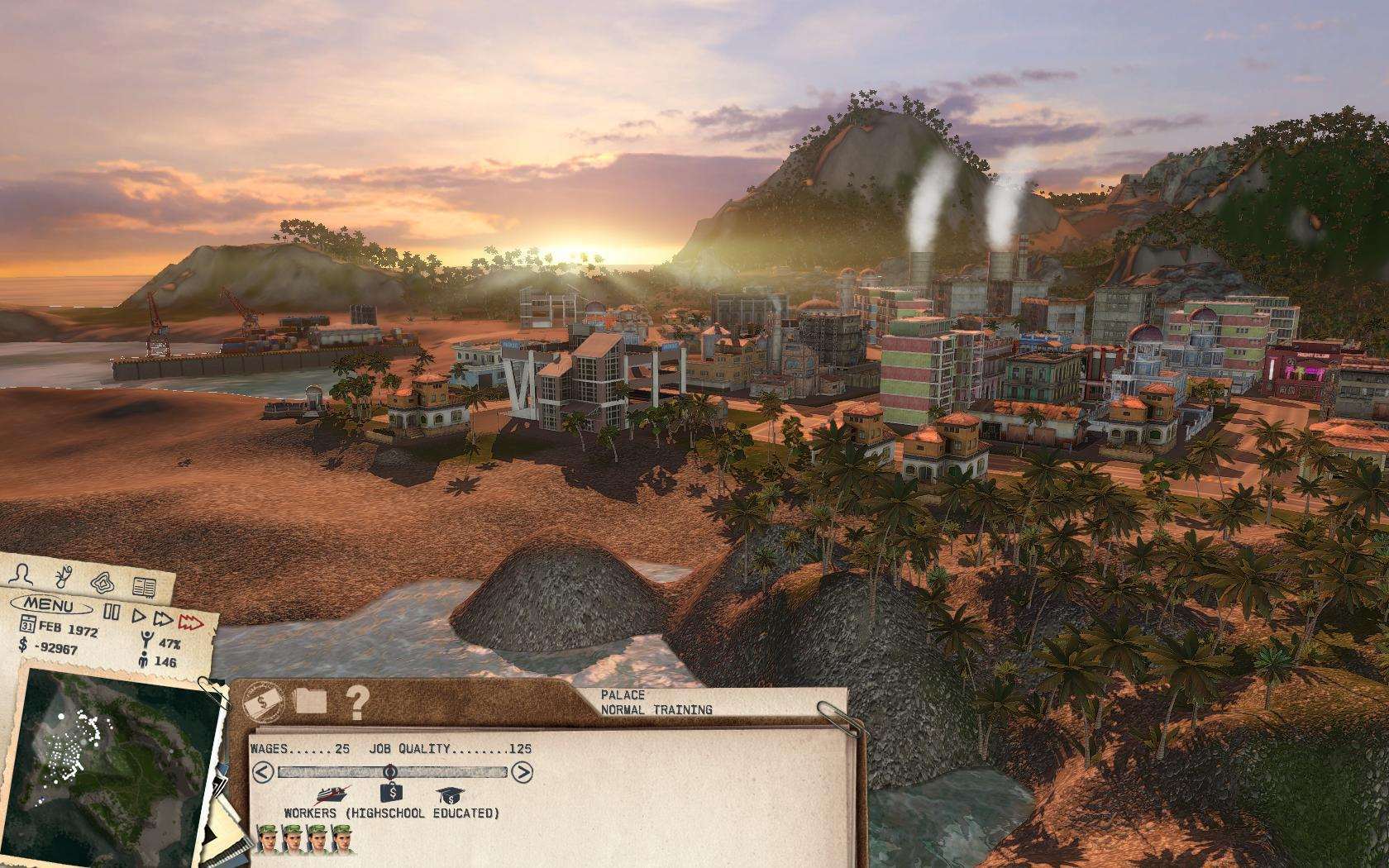The width and height of the screenshot is (1389, 868).
Task: Increase wages with right arrow button
Action: click(x=523, y=772)
